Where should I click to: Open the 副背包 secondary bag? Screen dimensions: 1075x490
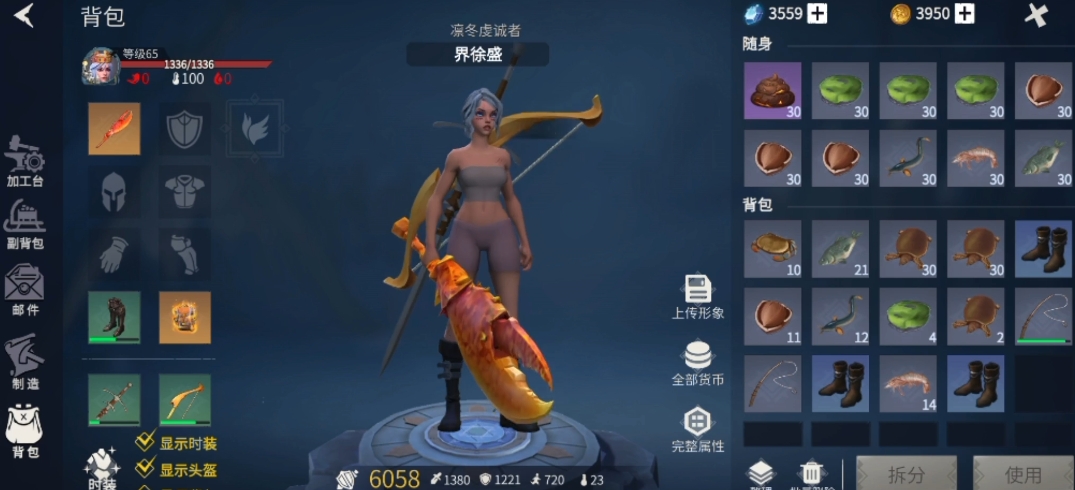pyautogui.click(x=24, y=223)
